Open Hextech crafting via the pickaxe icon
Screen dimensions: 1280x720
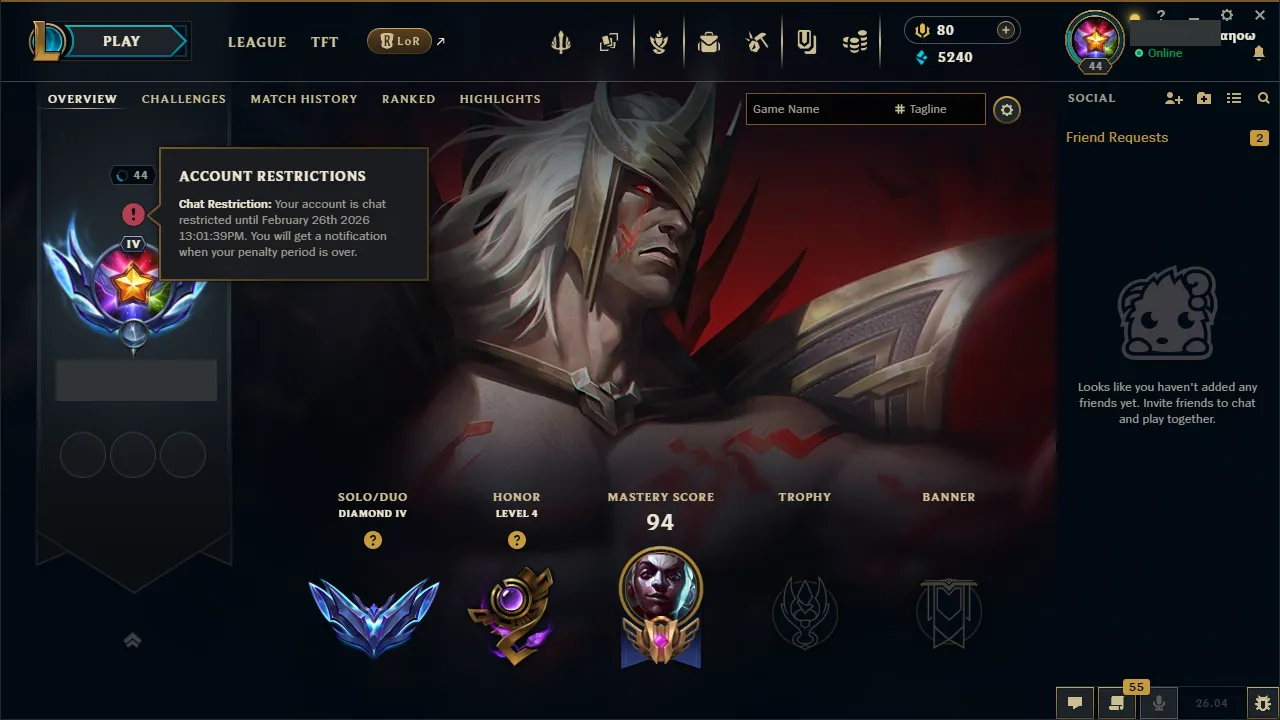pos(757,41)
